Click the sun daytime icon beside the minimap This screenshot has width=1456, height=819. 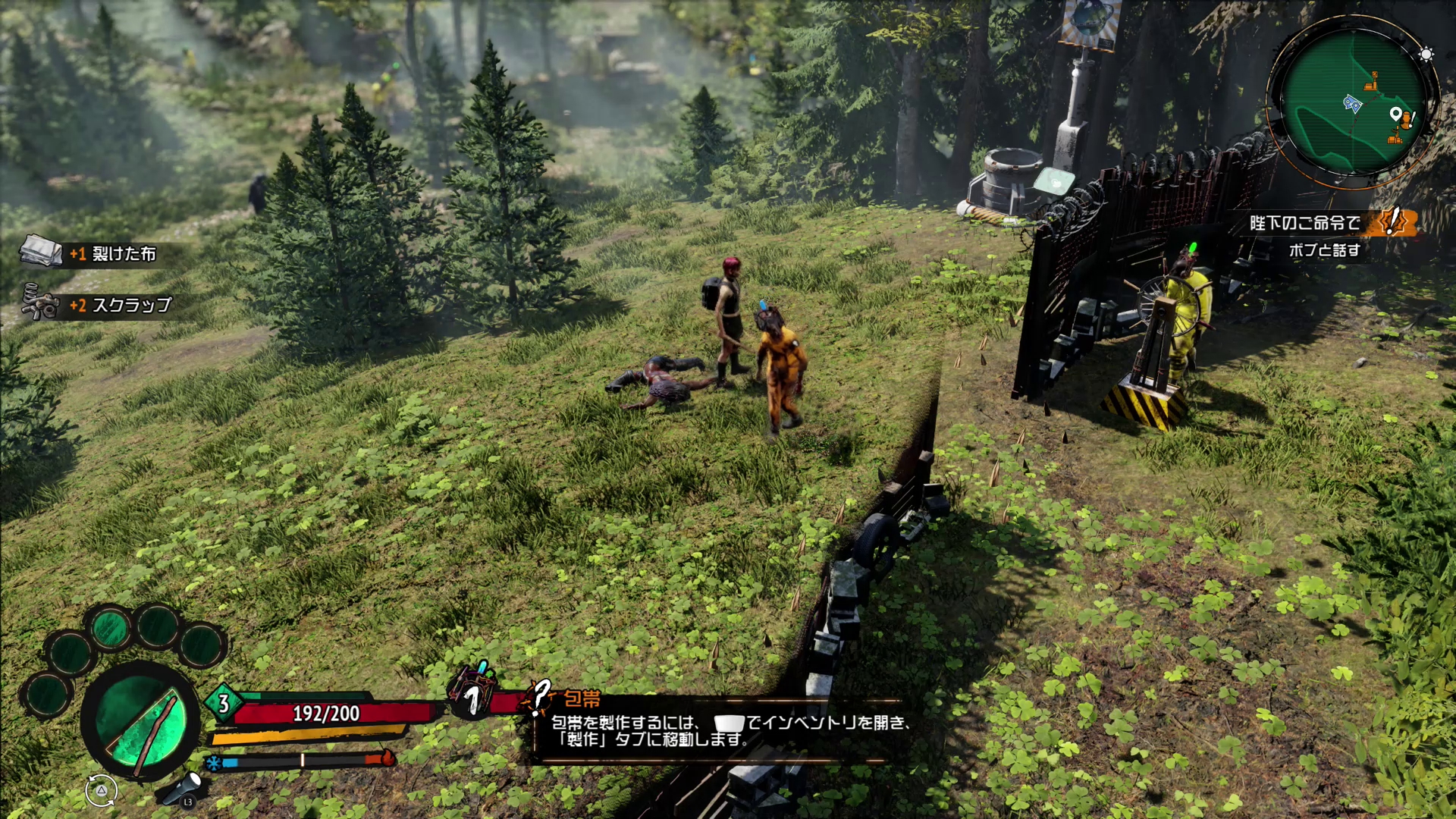coord(1426,55)
